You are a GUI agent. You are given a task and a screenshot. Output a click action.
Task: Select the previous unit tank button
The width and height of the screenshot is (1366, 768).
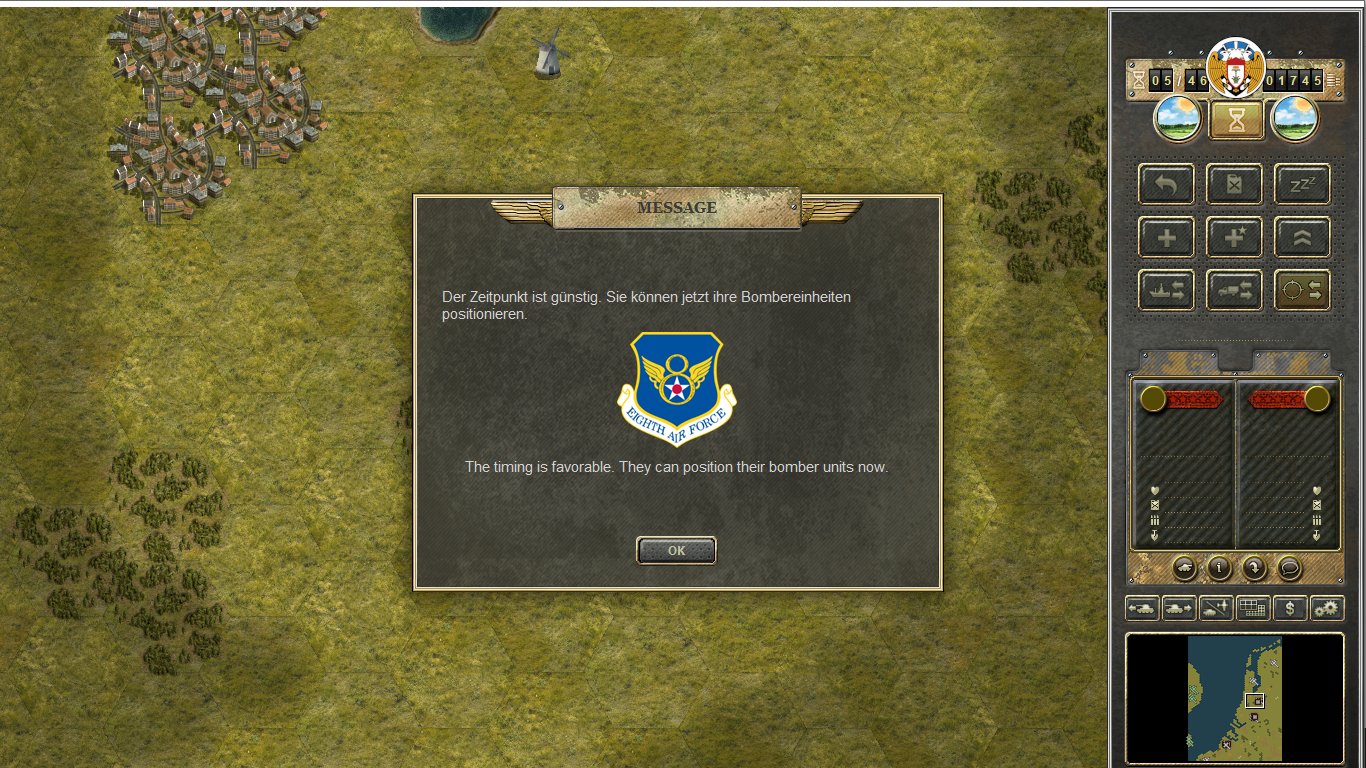[1142, 608]
